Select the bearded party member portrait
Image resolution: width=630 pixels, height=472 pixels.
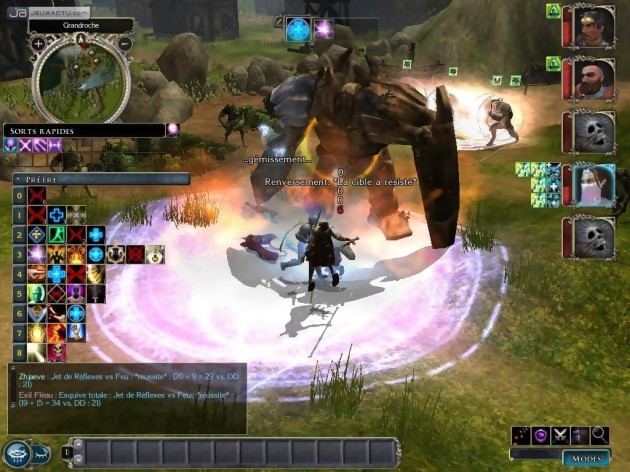coord(594,77)
